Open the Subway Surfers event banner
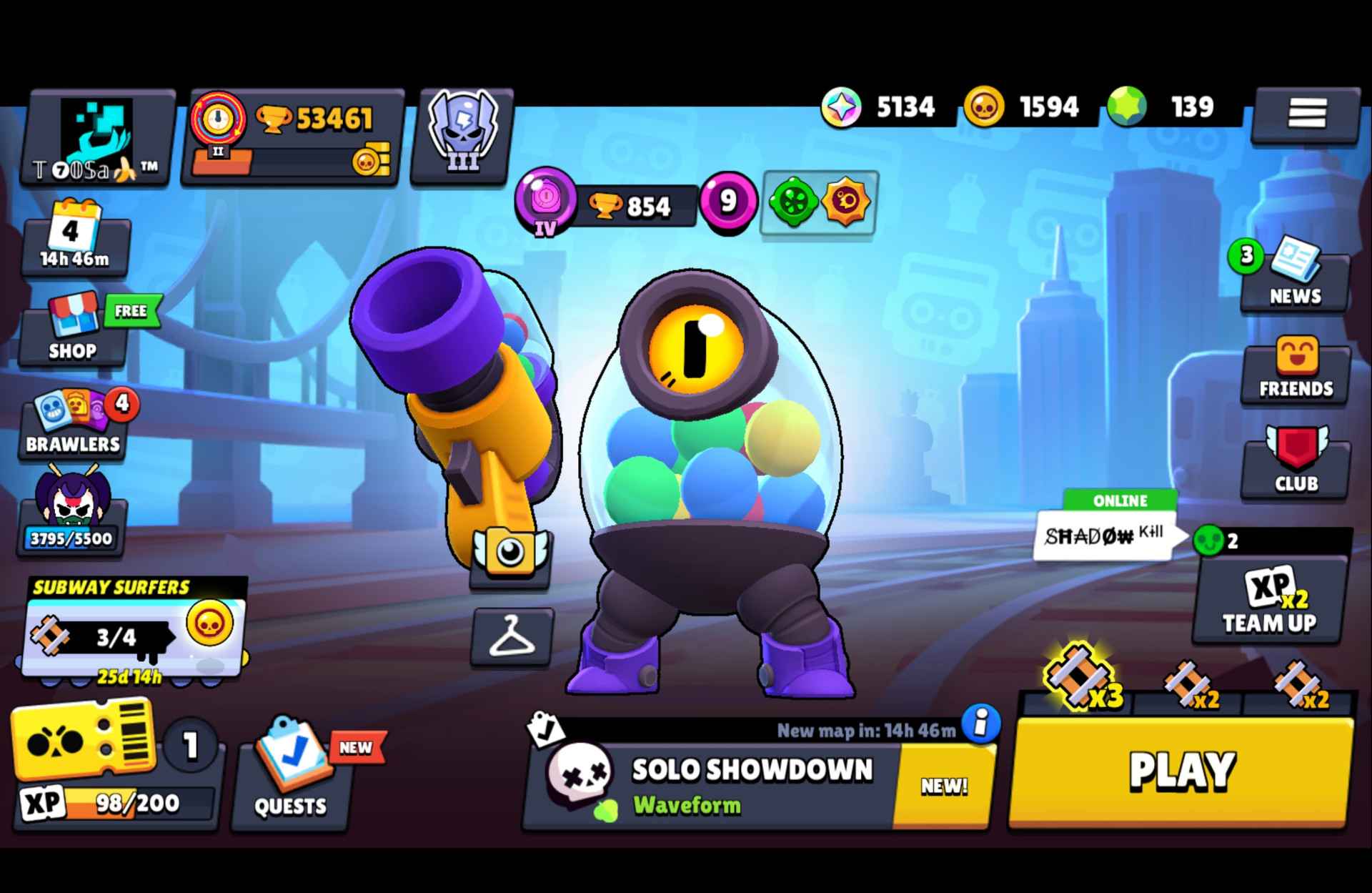This screenshot has height=893, width=1372. coord(132,629)
